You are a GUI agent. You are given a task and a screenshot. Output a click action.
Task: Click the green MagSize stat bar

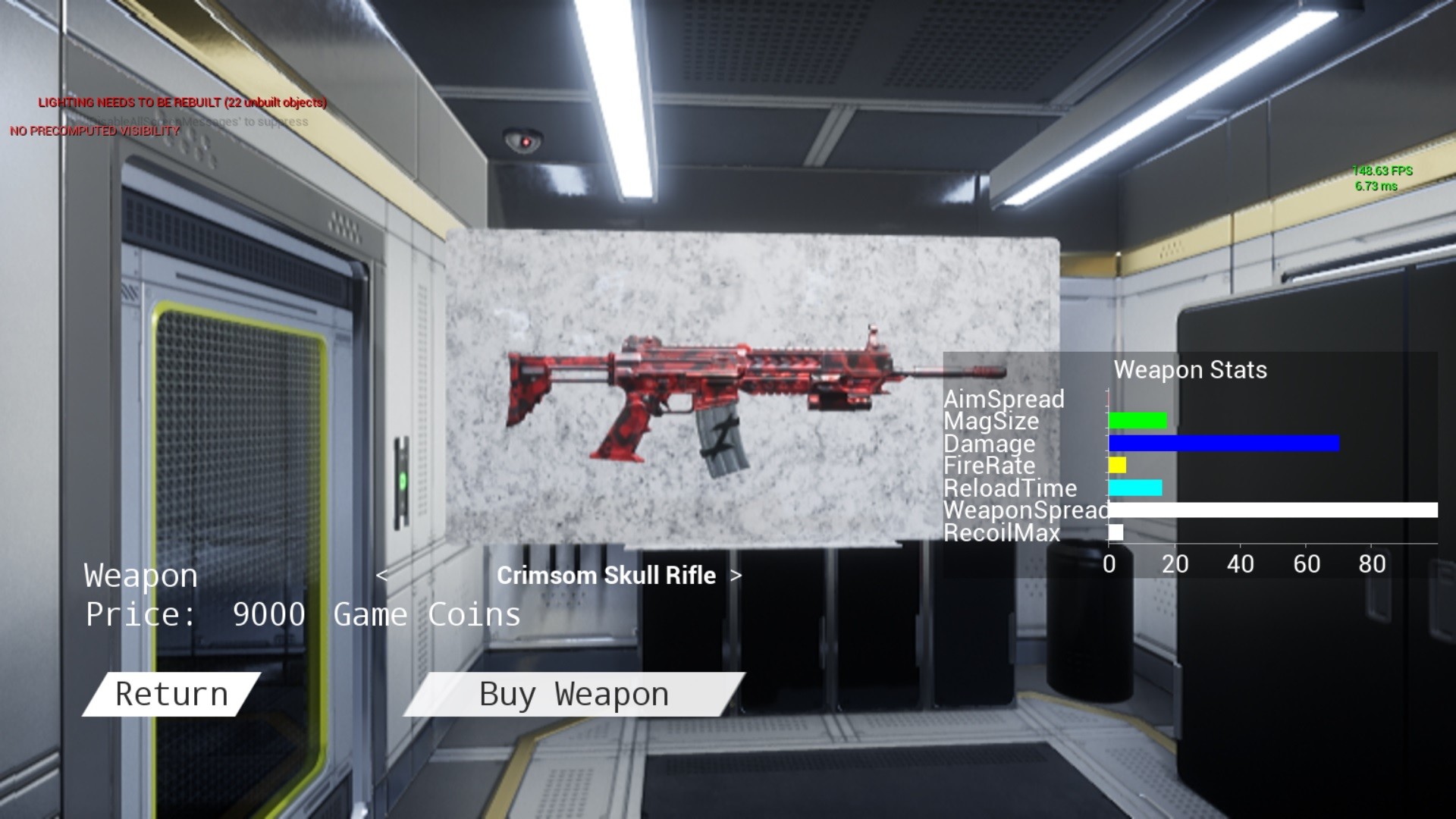pyautogui.click(x=1136, y=422)
